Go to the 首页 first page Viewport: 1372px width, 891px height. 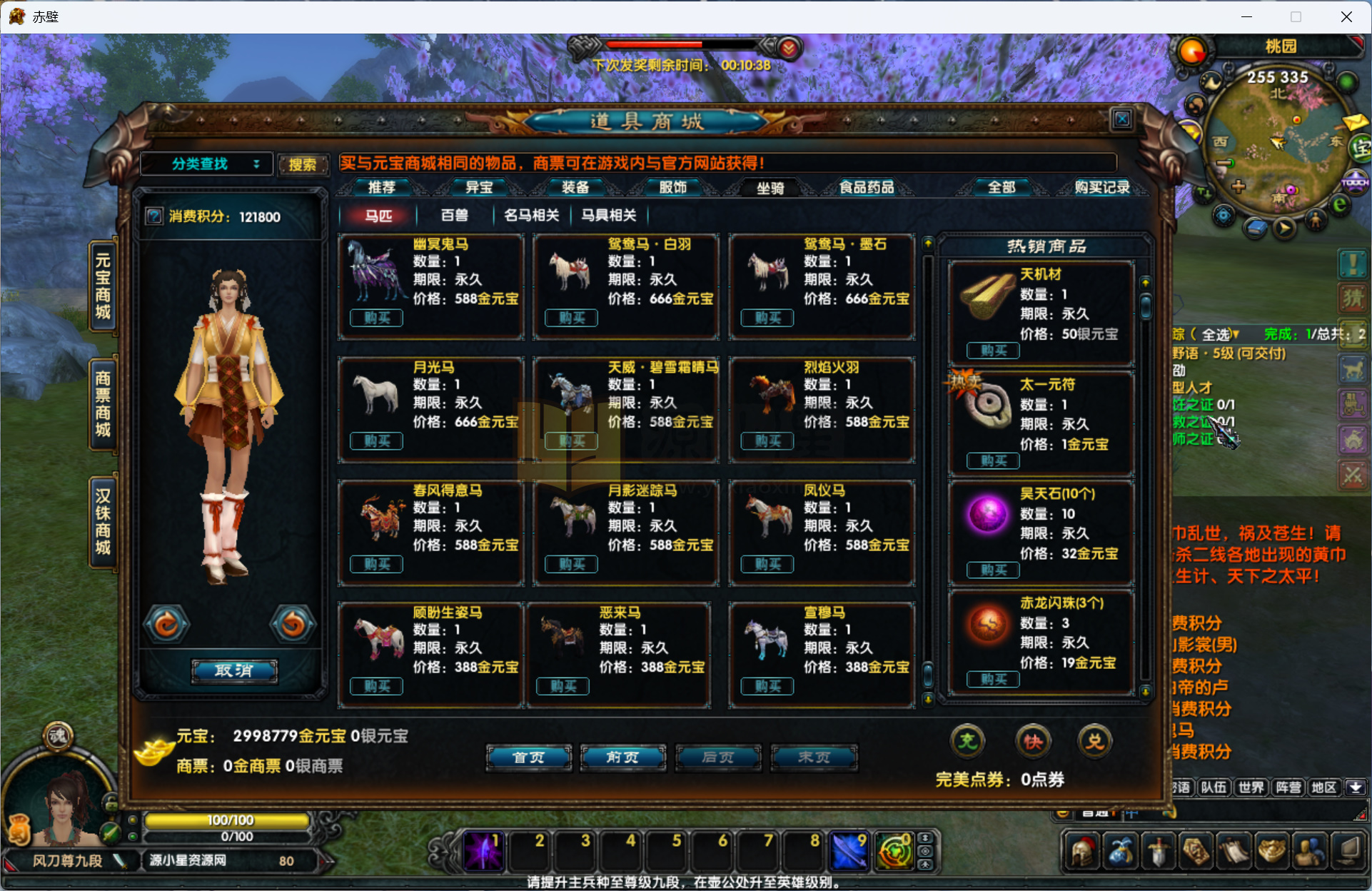pos(528,757)
